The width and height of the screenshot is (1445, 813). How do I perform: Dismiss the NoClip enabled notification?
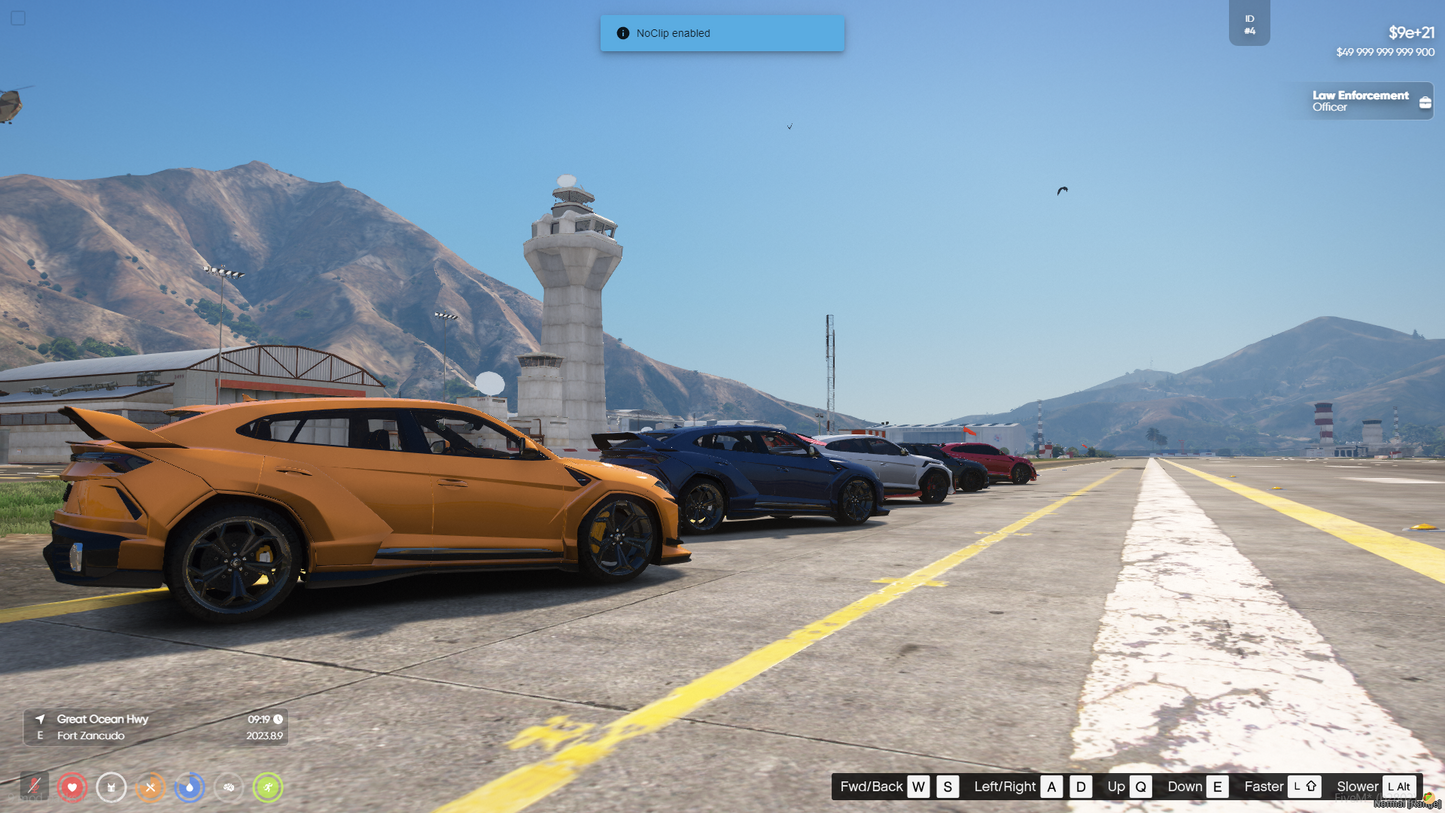click(722, 33)
